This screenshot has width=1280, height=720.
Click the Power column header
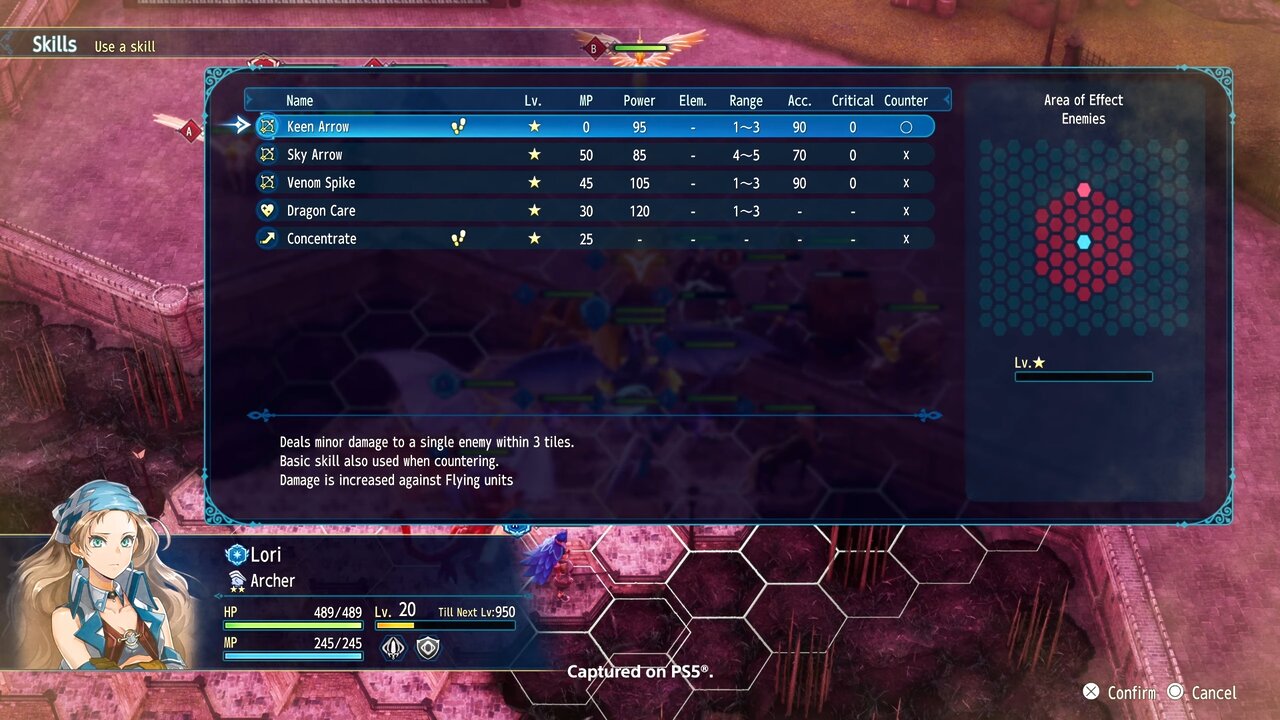[x=639, y=101]
